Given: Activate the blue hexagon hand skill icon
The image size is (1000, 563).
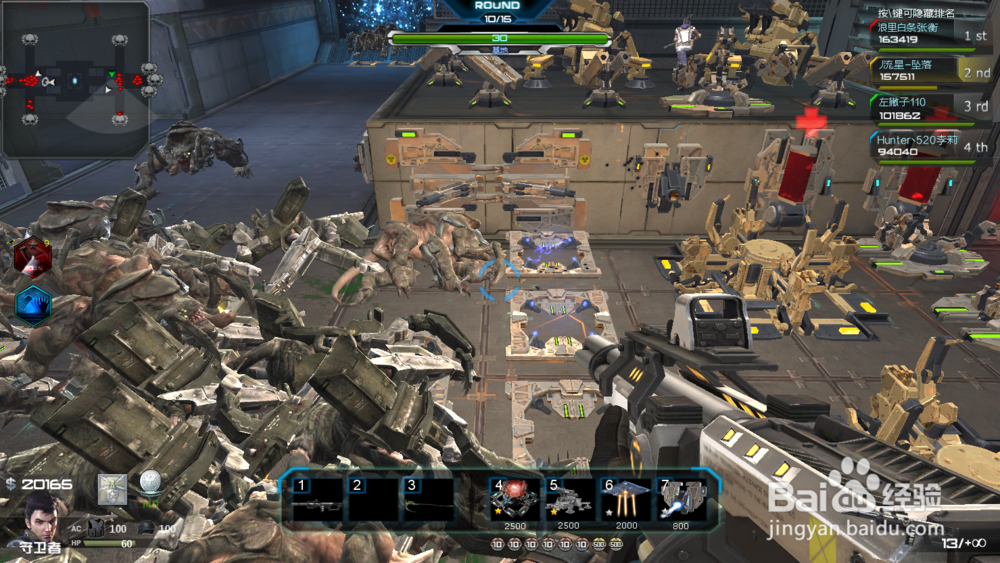Looking at the screenshot, I should point(33,304).
